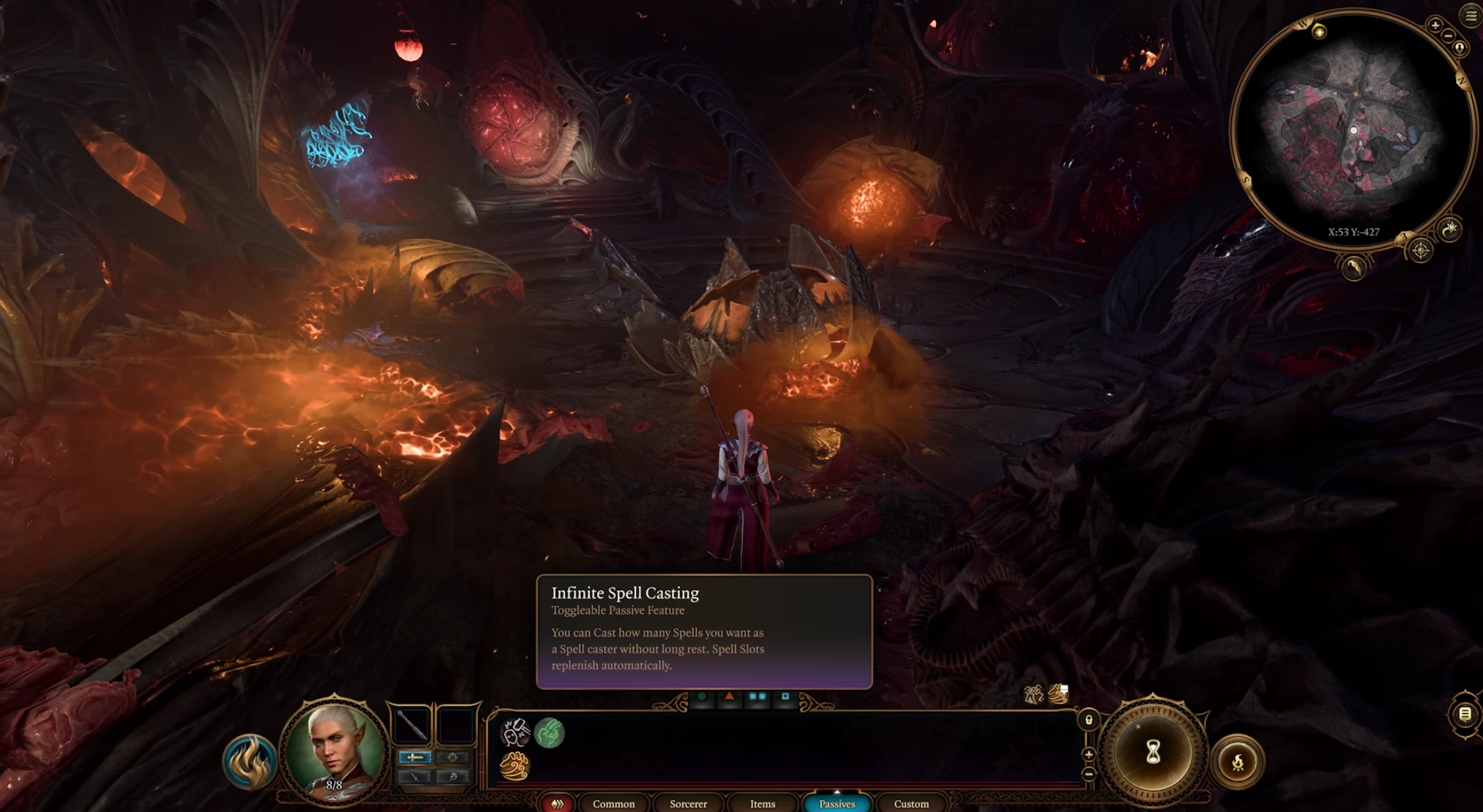The image size is (1483, 812).
Task: Select the quarterstaff main-hand weapon slot
Action: (x=412, y=725)
